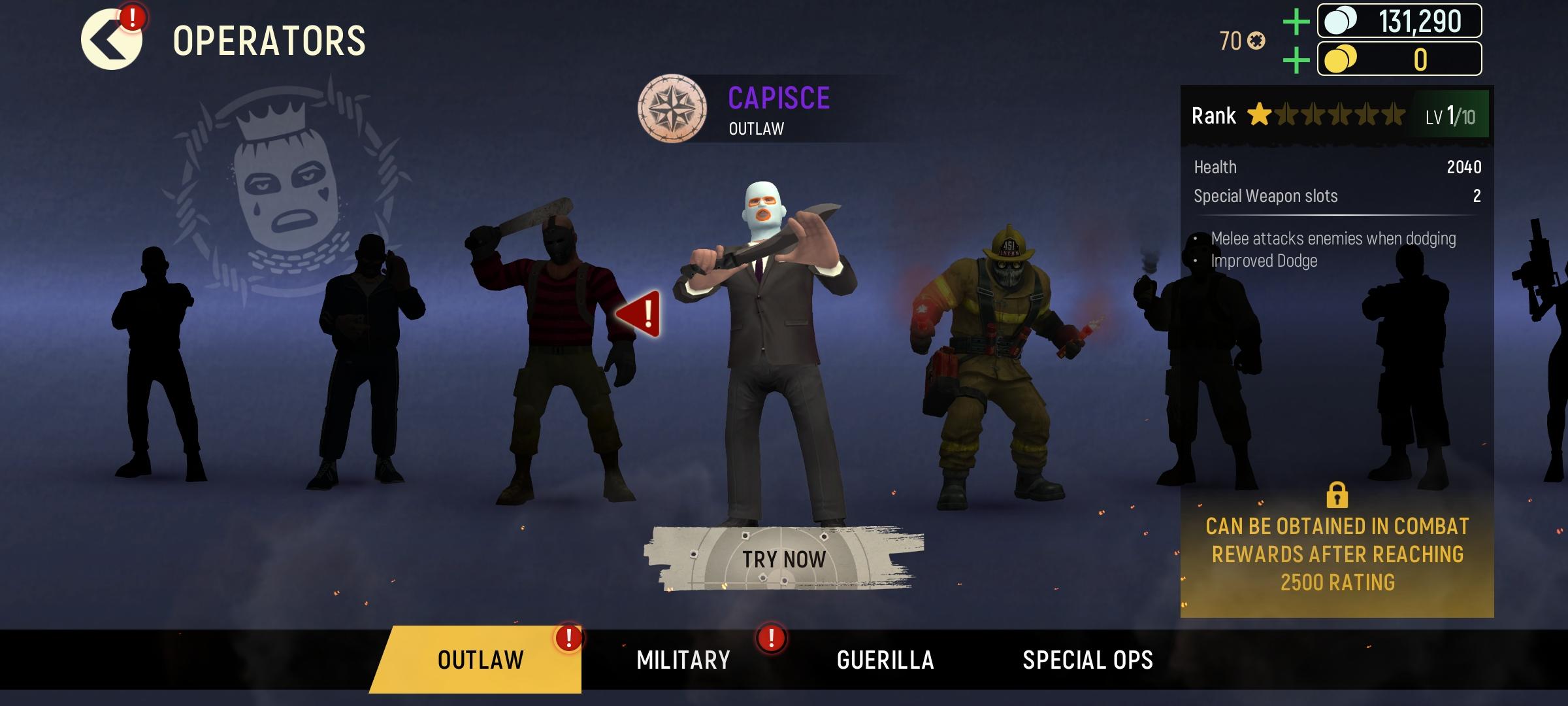
Task: Open the 70 token counter display
Action: [x=1240, y=41]
